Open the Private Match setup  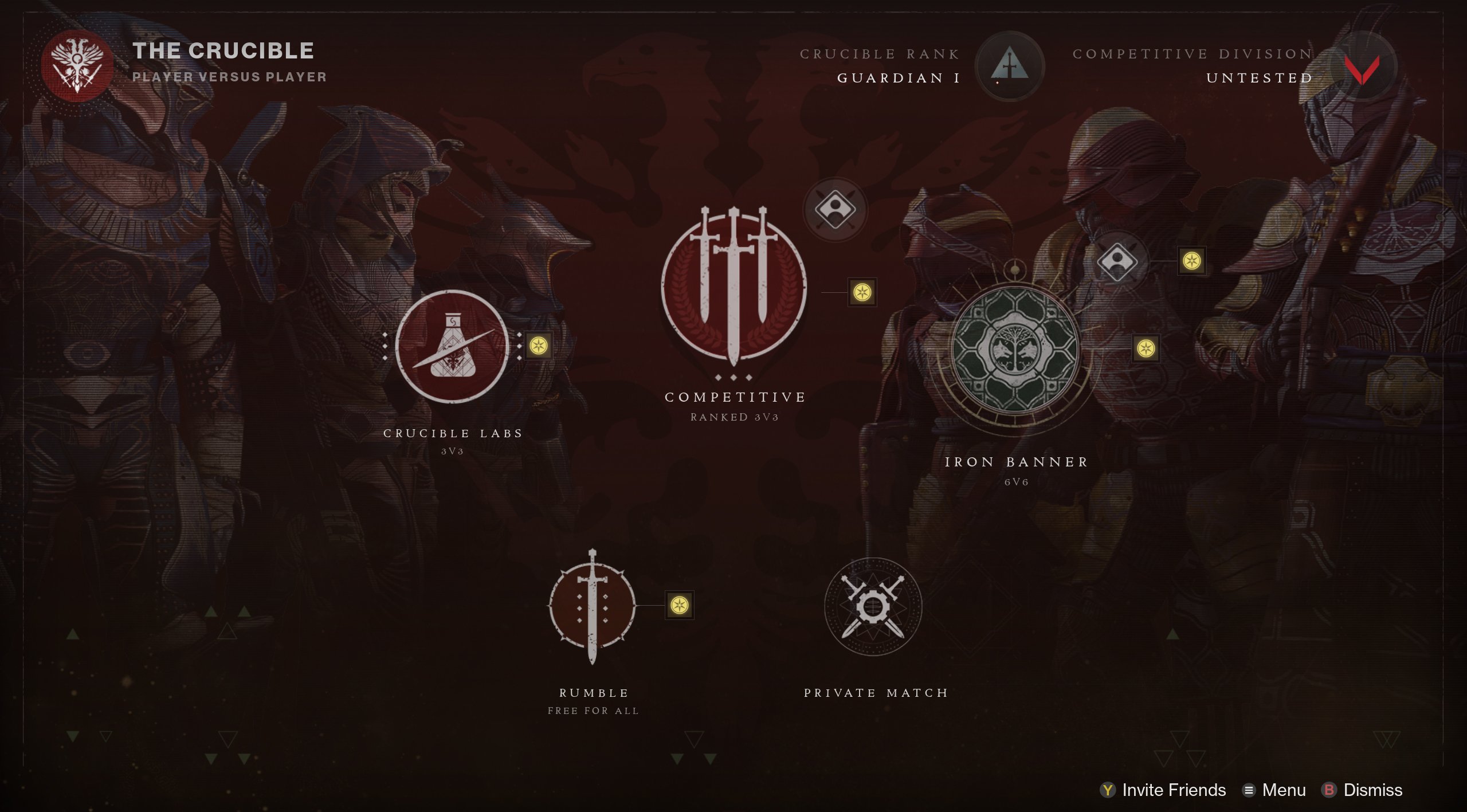[873, 606]
